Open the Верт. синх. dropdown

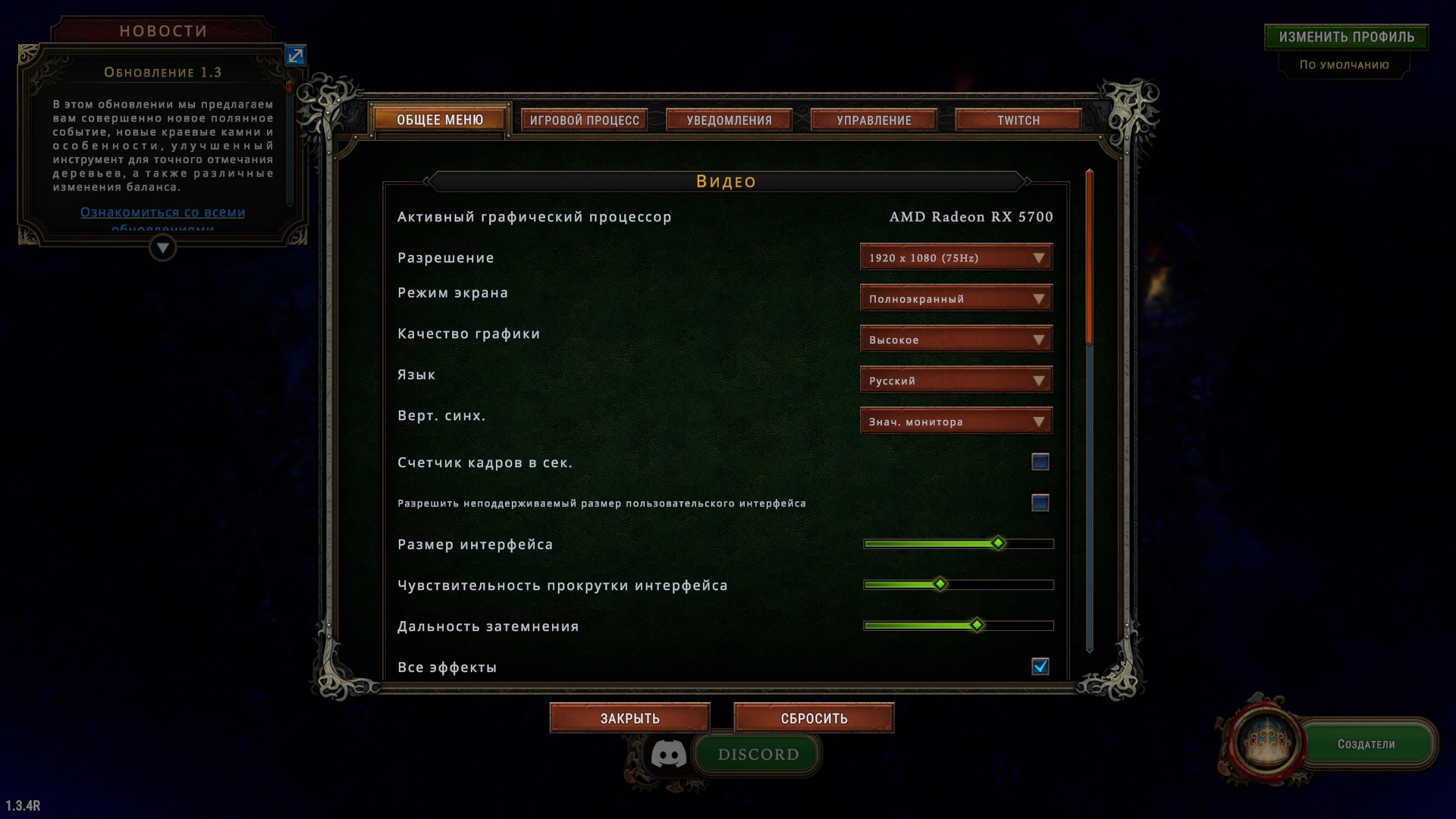click(x=955, y=422)
